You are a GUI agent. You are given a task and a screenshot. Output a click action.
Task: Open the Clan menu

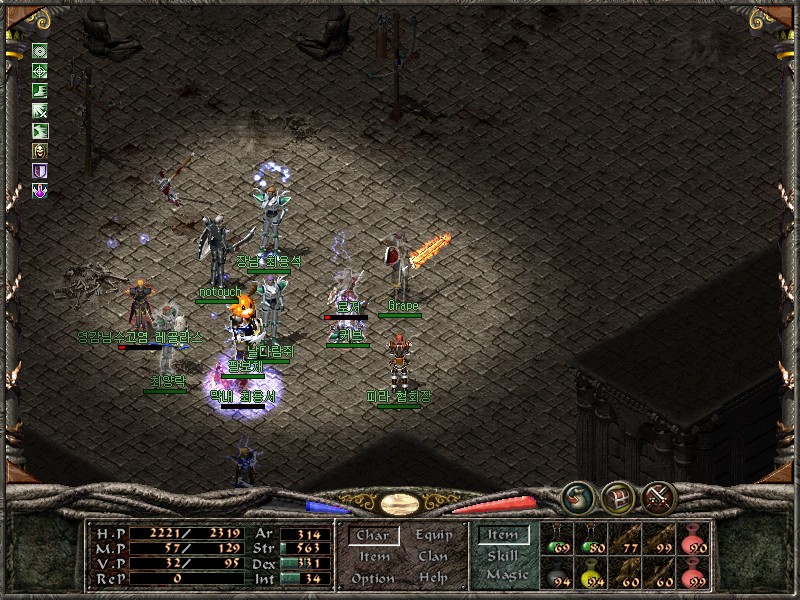click(433, 557)
